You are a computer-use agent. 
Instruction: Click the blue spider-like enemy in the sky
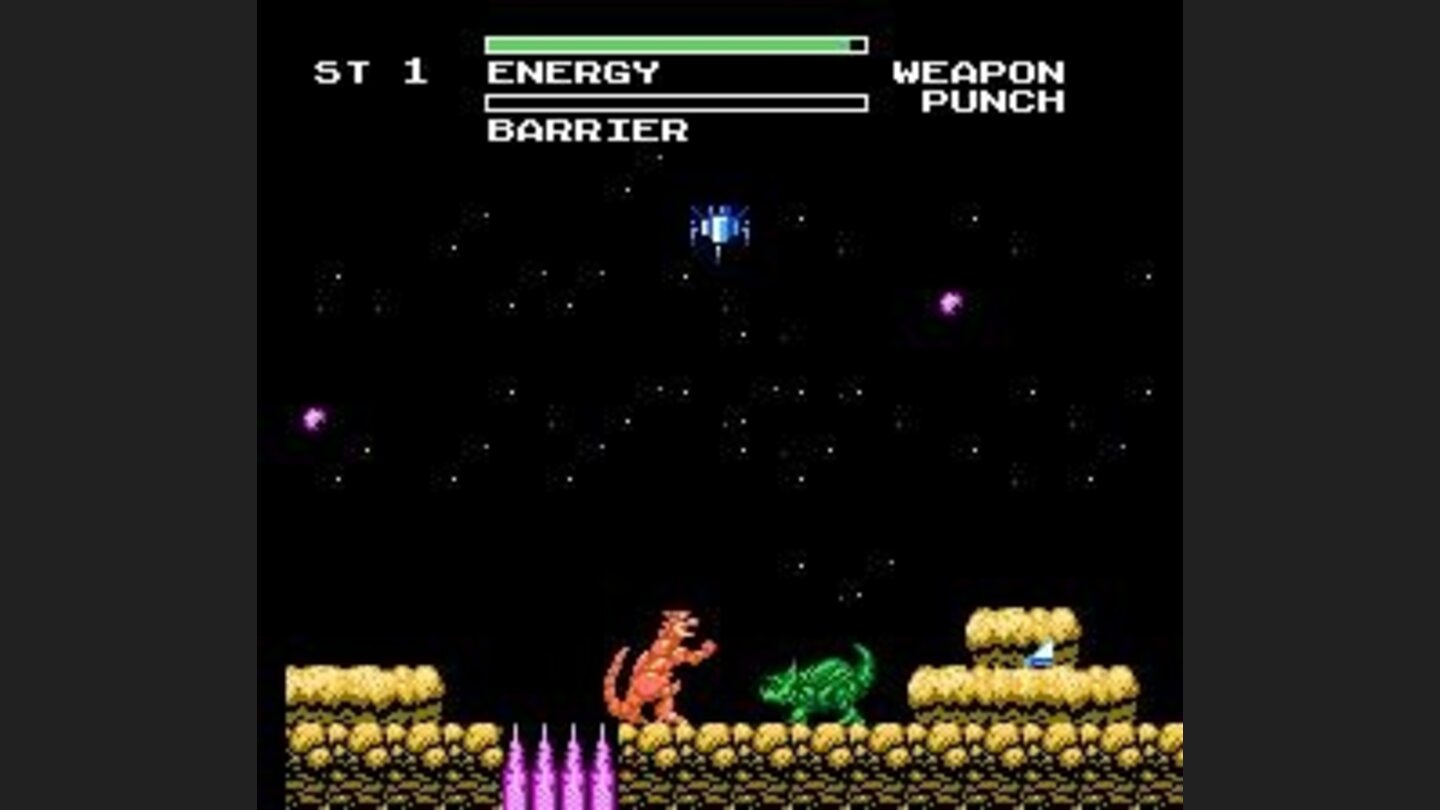[x=718, y=227]
